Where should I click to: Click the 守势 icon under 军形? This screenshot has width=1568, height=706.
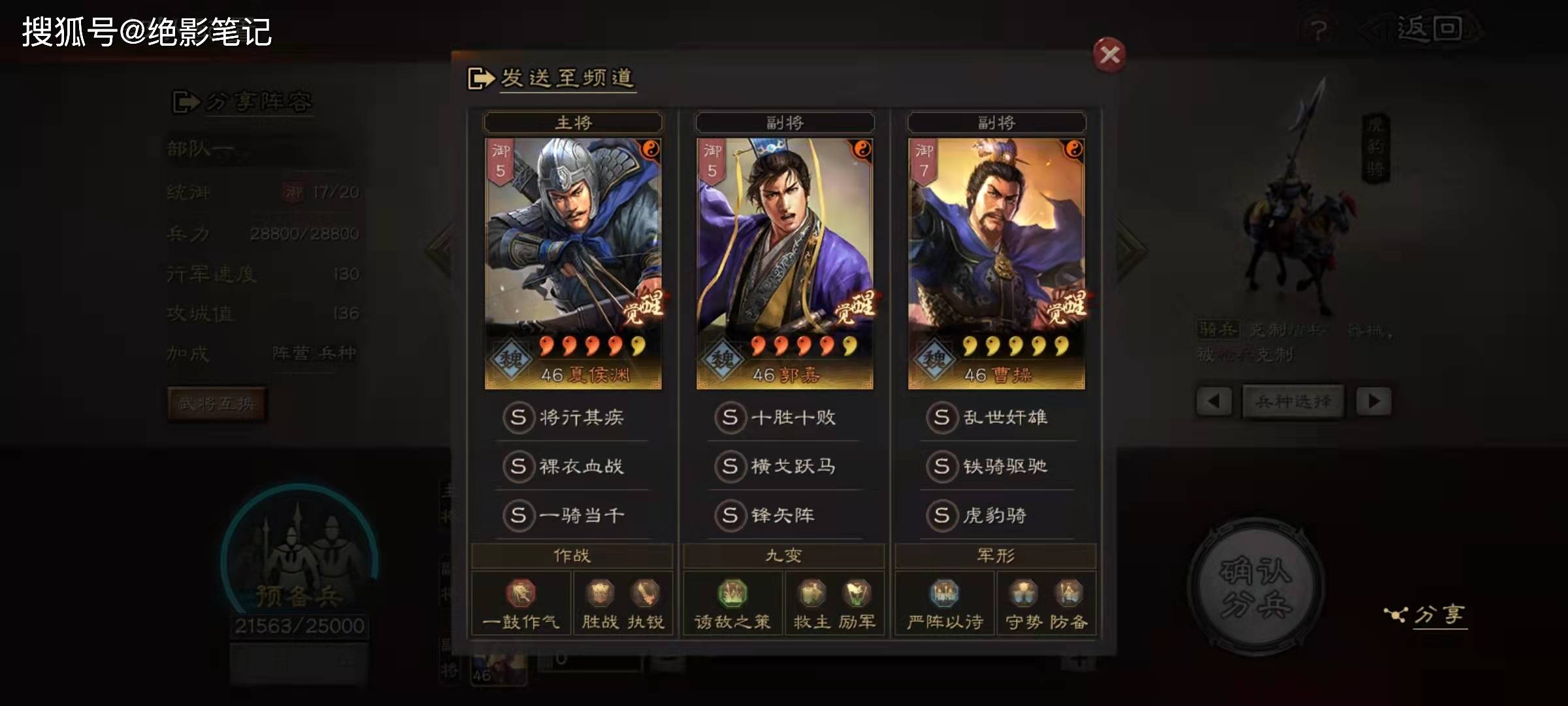click(x=1024, y=594)
